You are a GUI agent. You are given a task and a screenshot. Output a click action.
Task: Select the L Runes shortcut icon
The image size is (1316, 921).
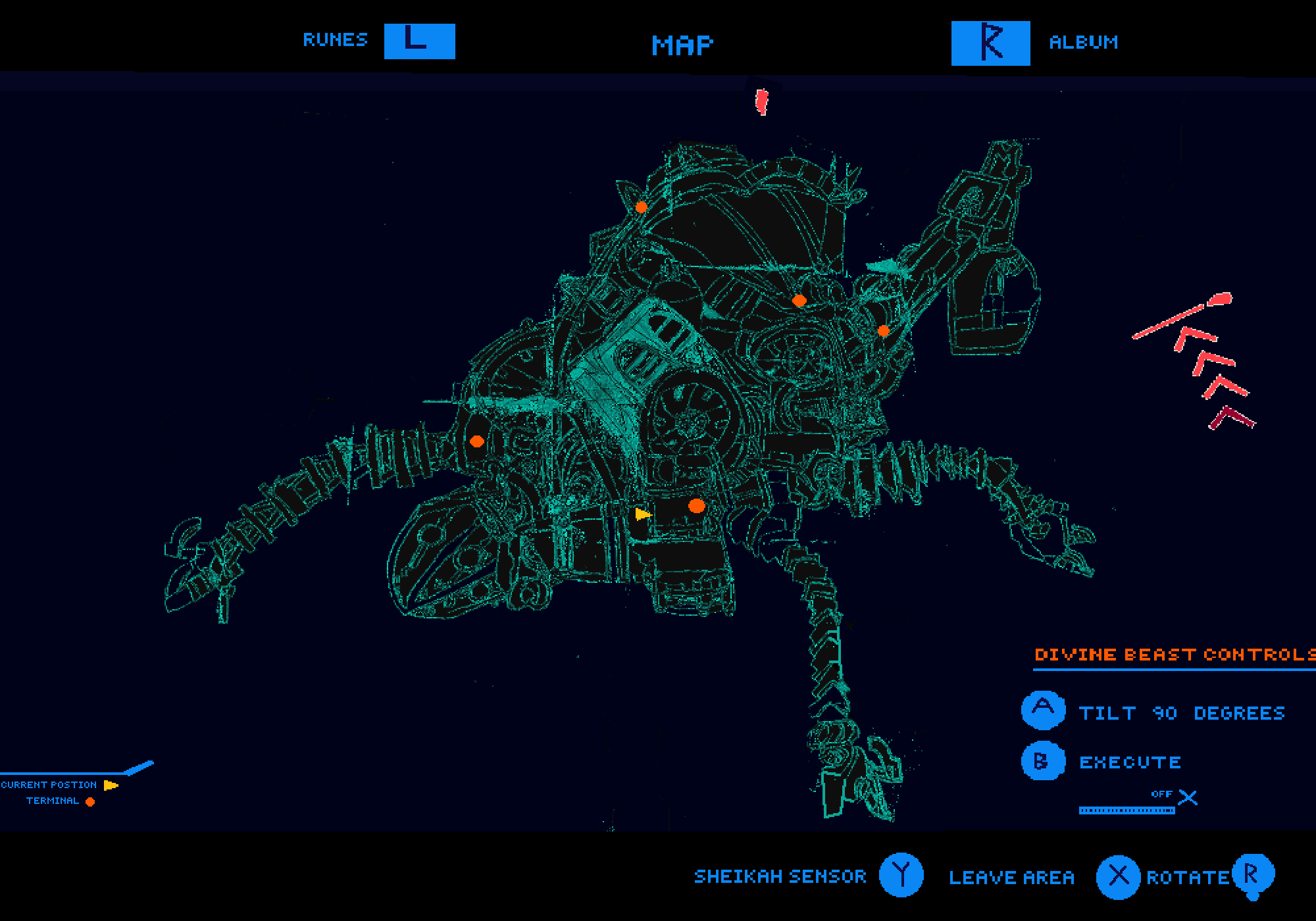(x=419, y=41)
